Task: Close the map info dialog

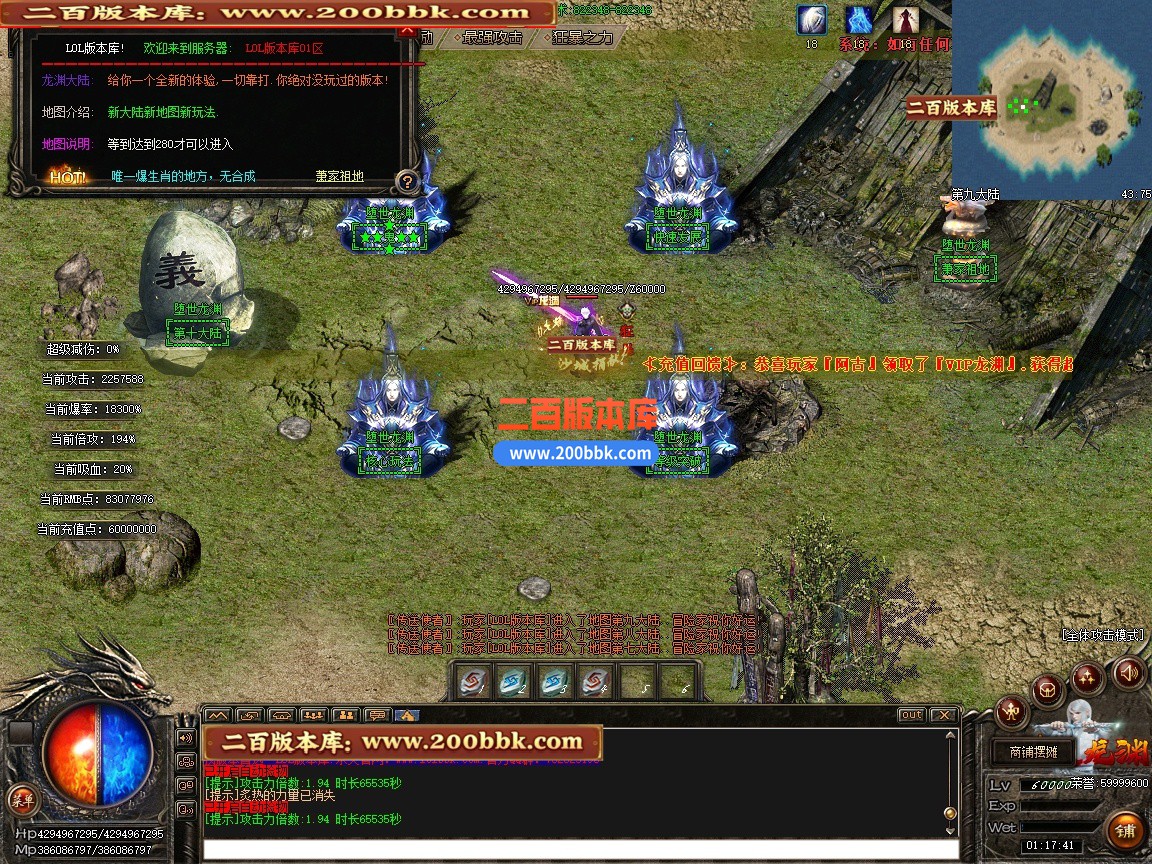Action: 406,30
